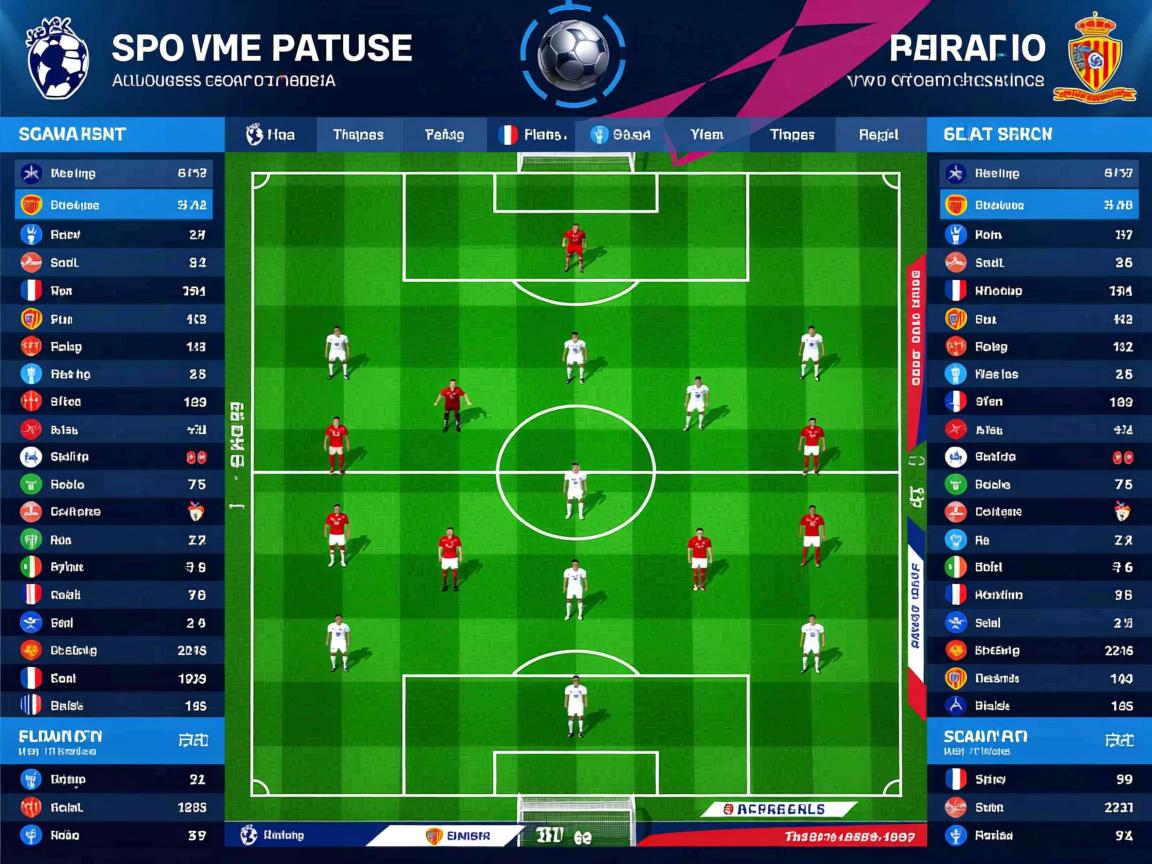Open the Ylem tab
Screen dimensions: 1152x864
(x=706, y=135)
